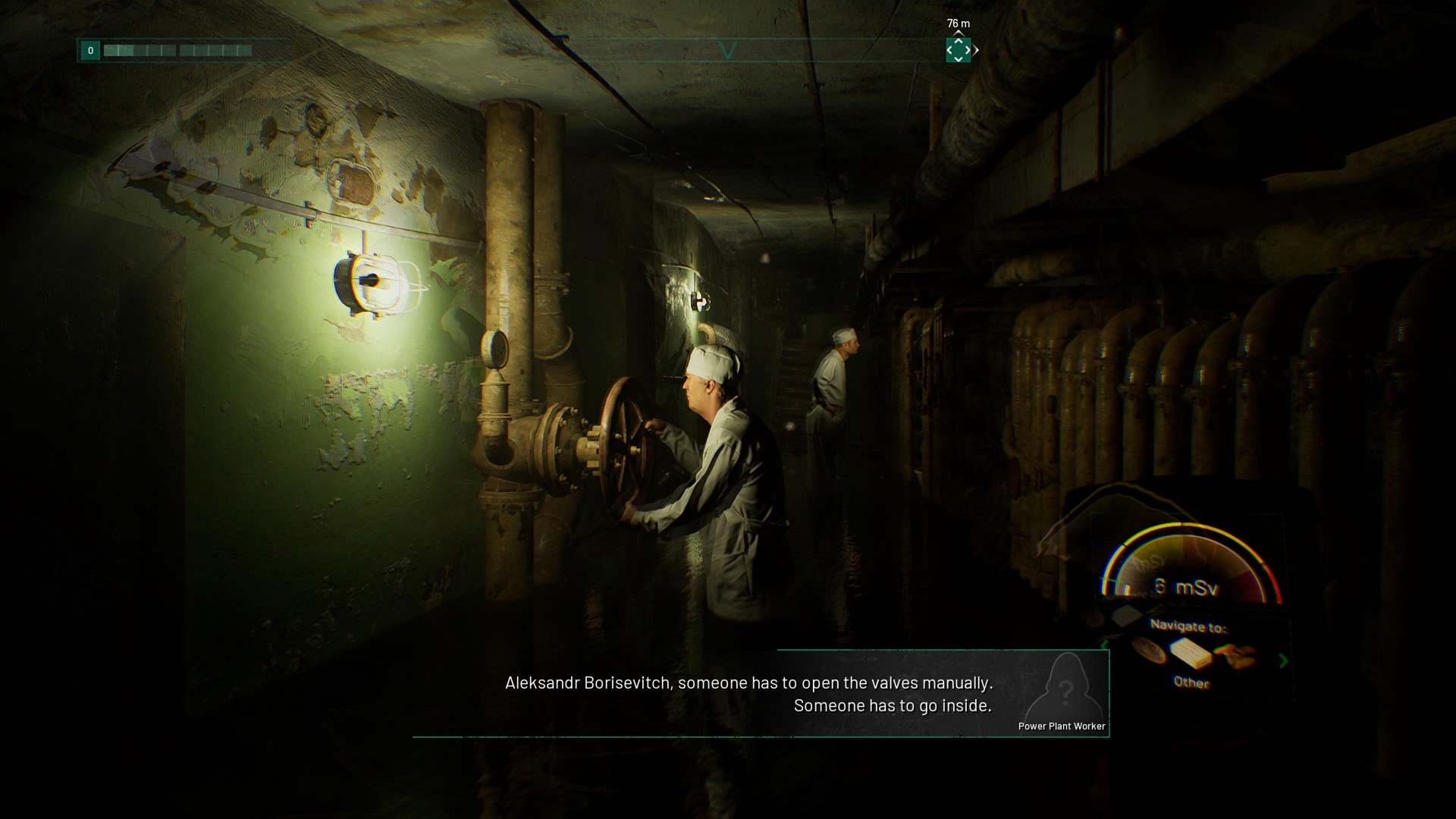Select the highlighted block resource under Navigate to
1456x819 pixels.
coord(1190,652)
